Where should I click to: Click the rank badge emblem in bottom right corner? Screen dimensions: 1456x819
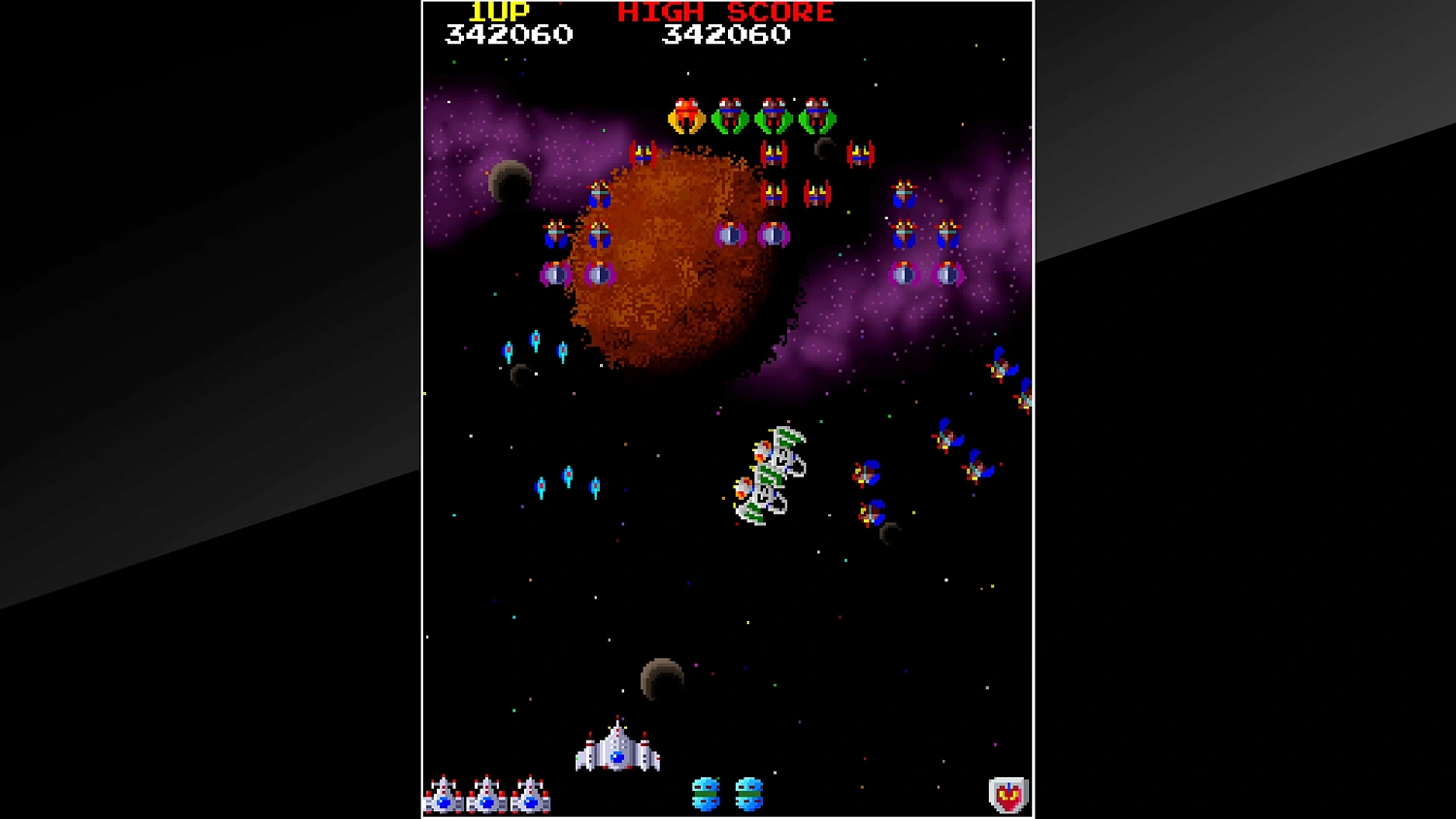click(x=1008, y=793)
